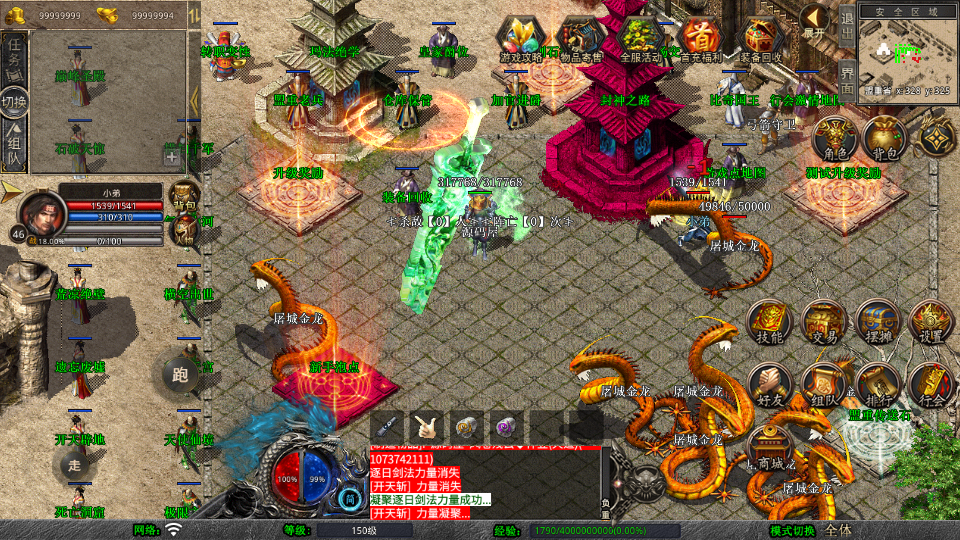960x540 pixels.
Task: Open the 交易 trade menu
Action: point(823,322)
